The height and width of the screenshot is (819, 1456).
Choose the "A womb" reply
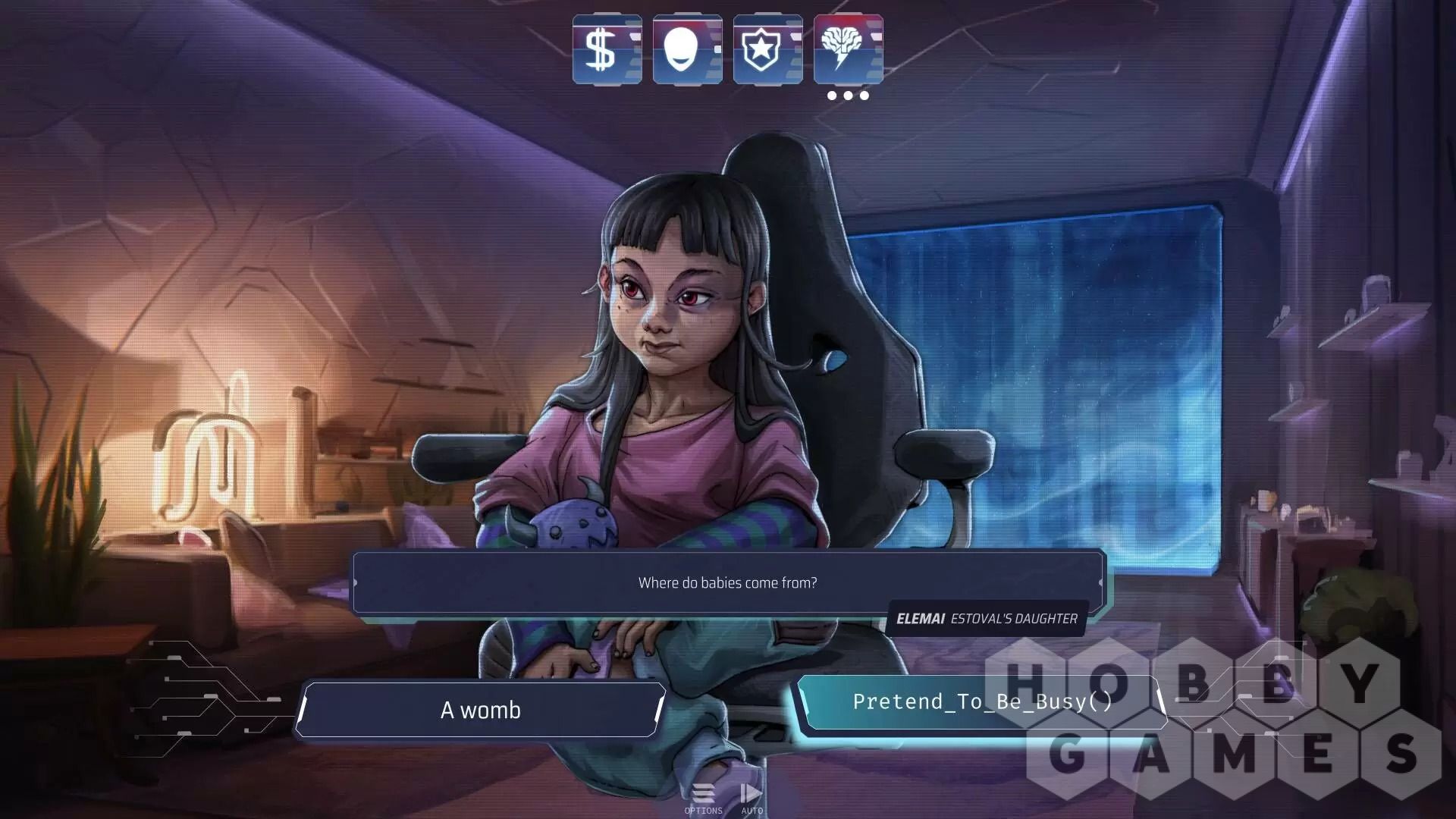point(481,710)
